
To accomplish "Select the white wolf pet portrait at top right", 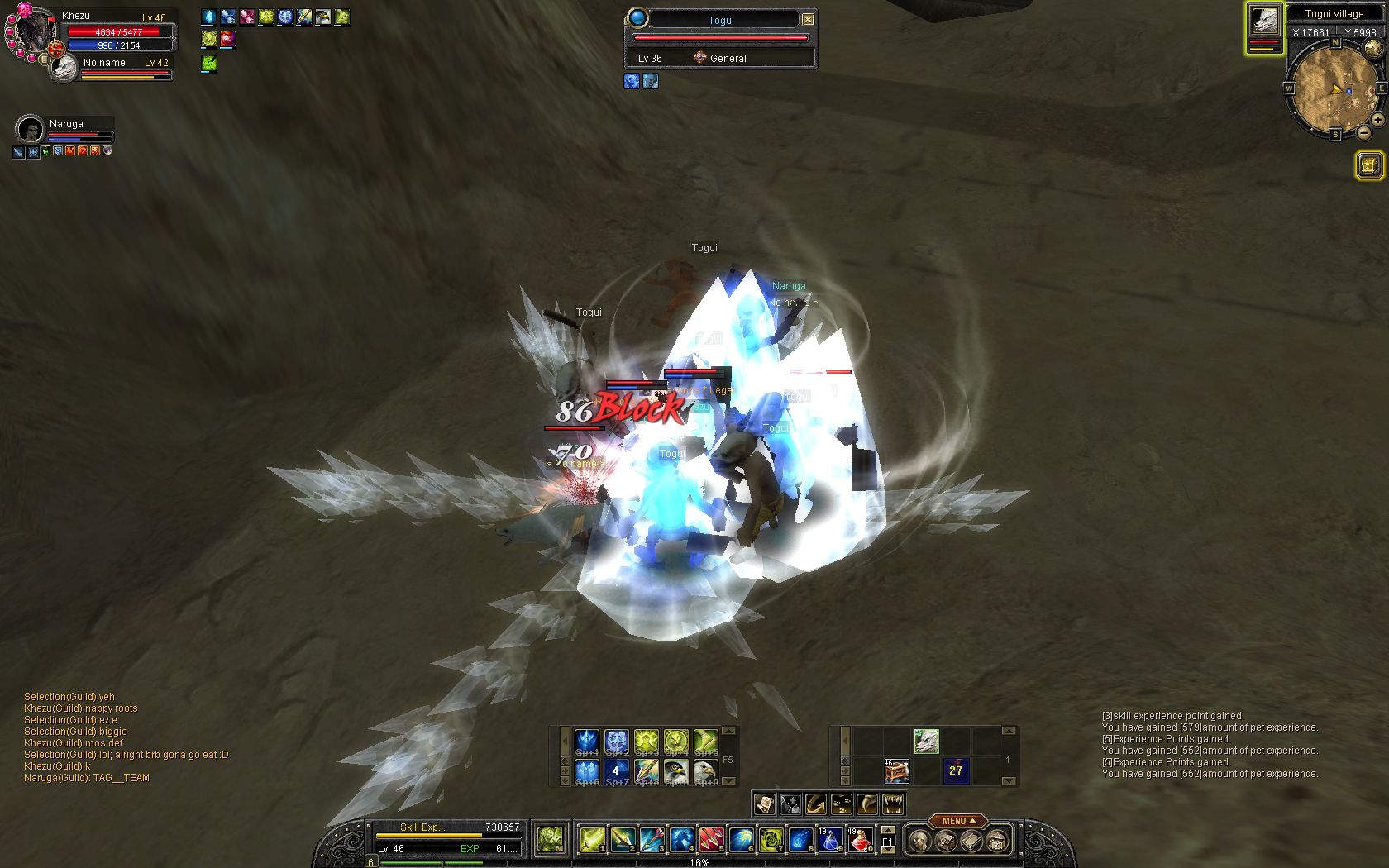I will pos(1264,21).
